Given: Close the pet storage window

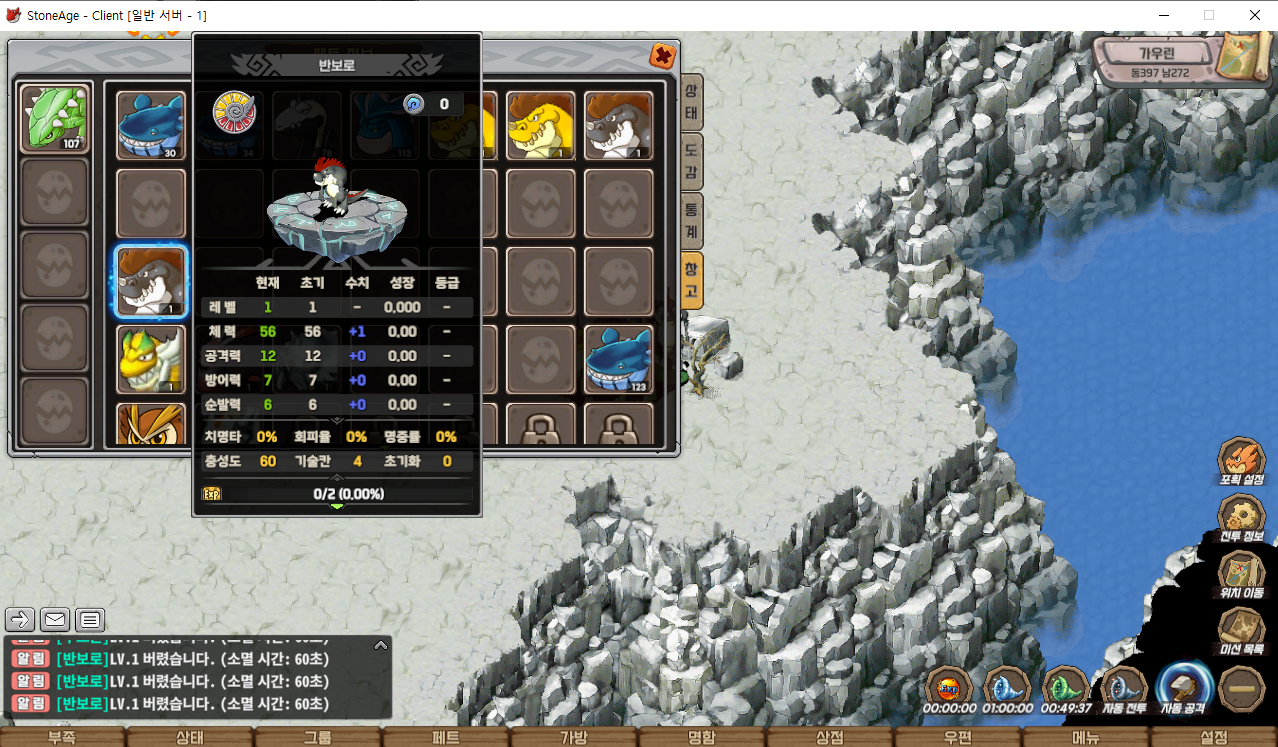Looking at the screenshot, I should (x=661, y=56).
